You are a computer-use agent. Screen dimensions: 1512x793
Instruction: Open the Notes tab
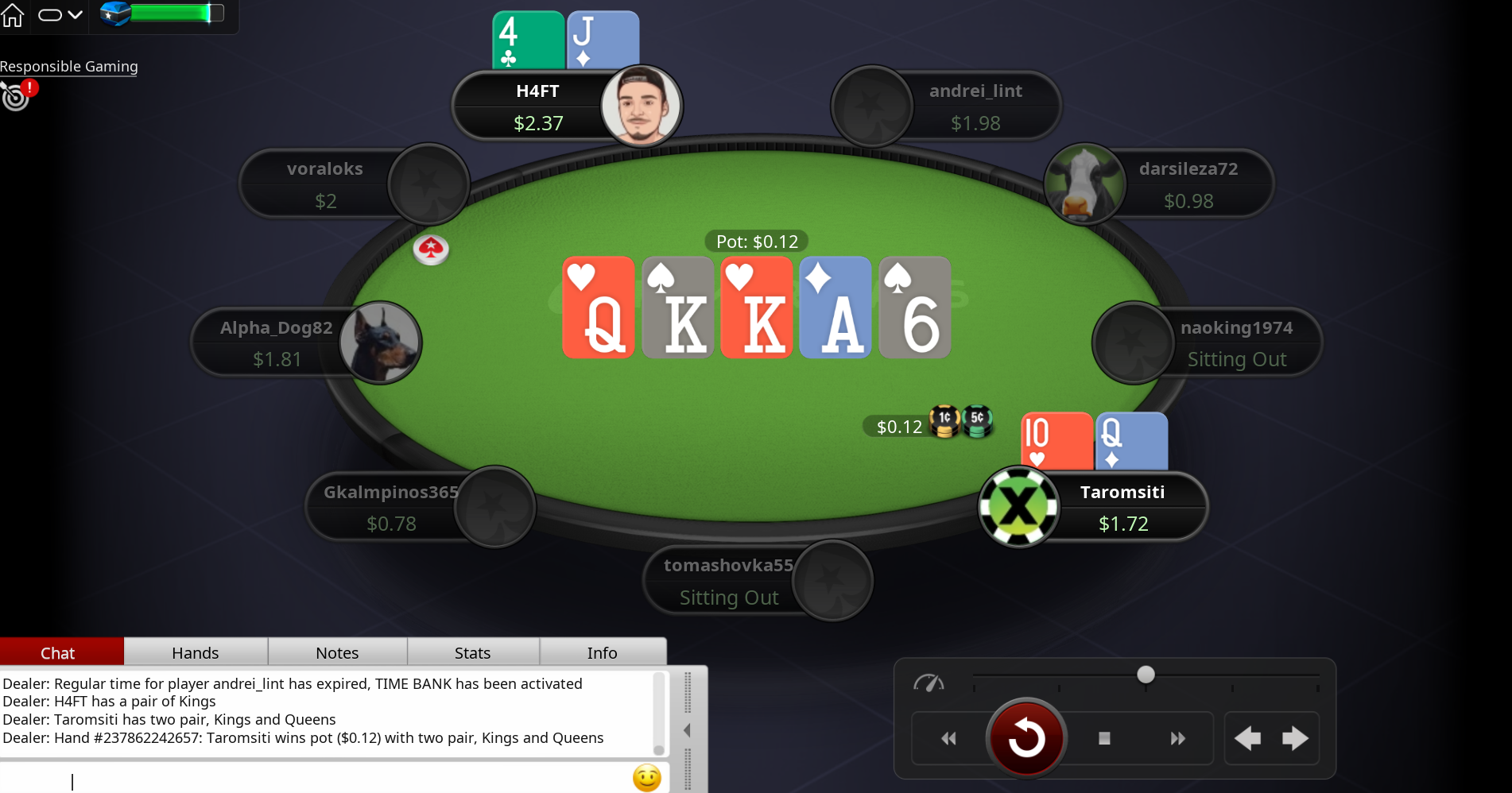pyautogui.click(x=337, y=652)
